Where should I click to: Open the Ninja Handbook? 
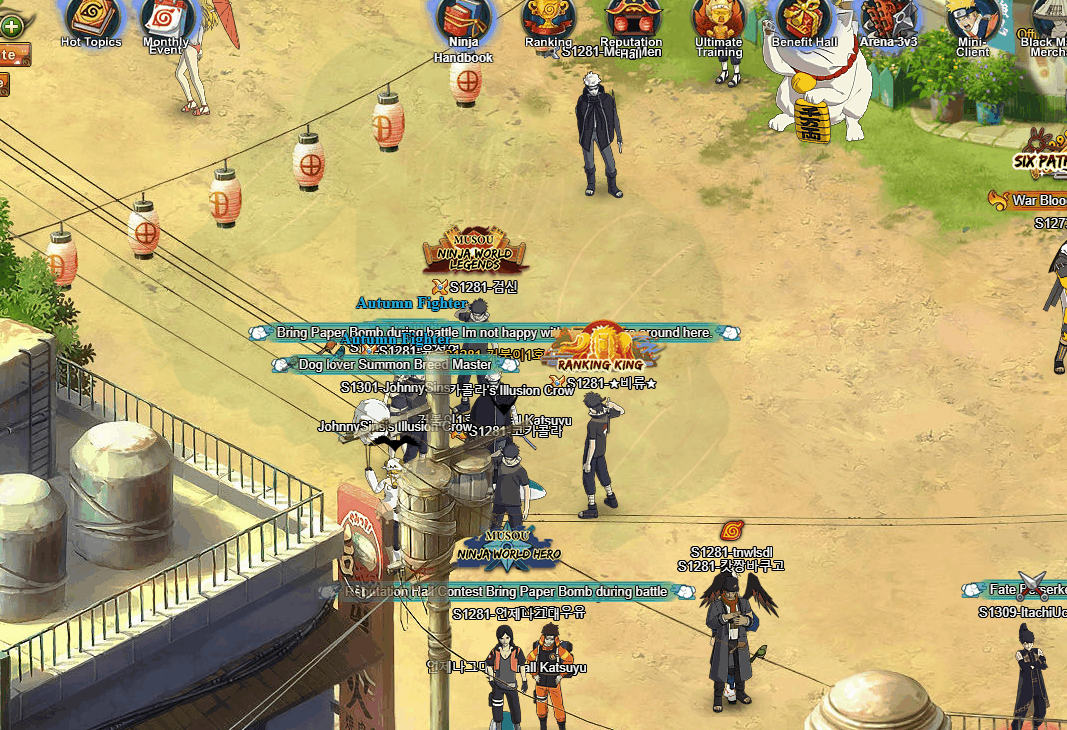(463, 20)
